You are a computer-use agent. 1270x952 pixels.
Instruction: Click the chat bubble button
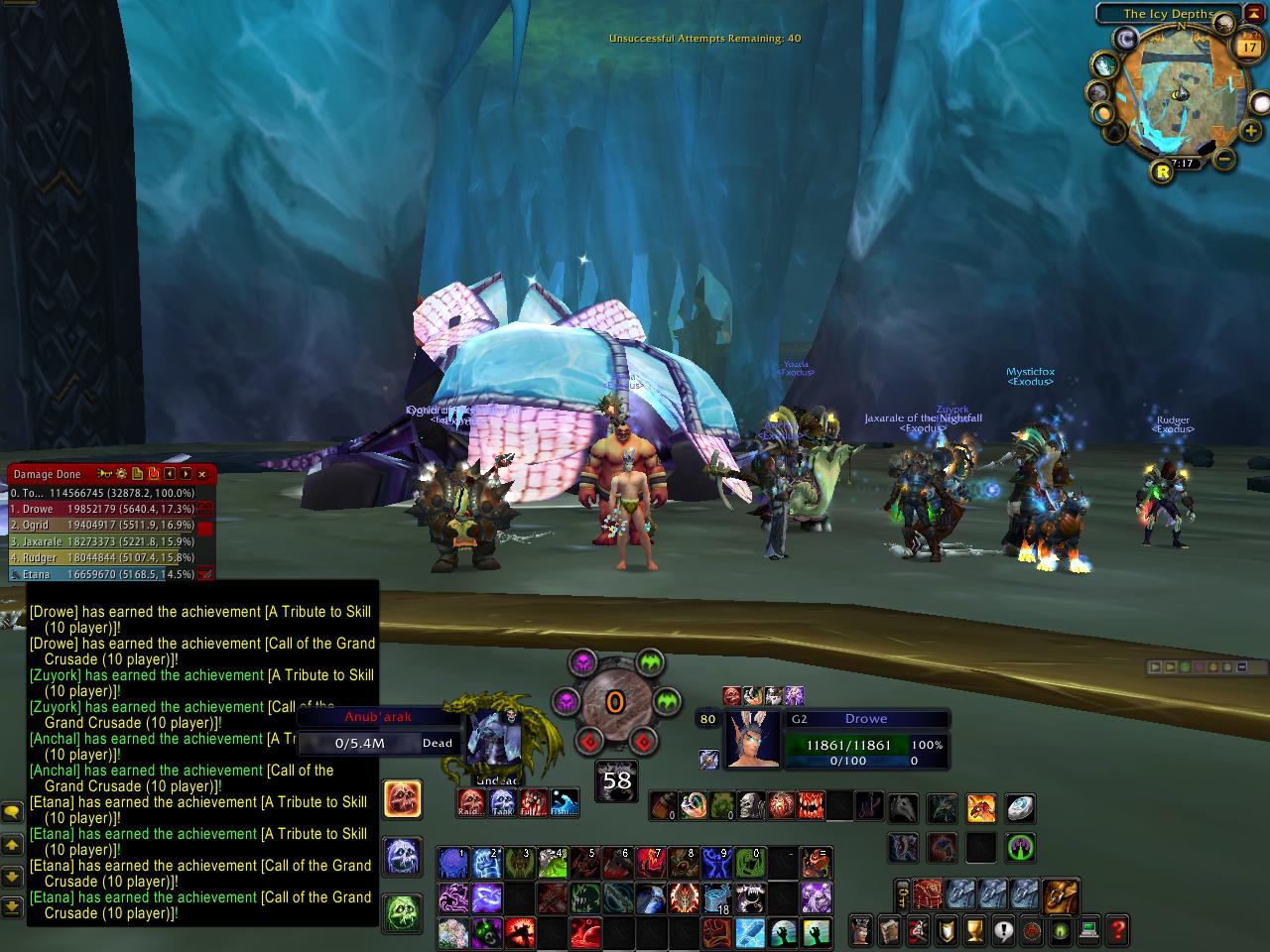[12, 812]
